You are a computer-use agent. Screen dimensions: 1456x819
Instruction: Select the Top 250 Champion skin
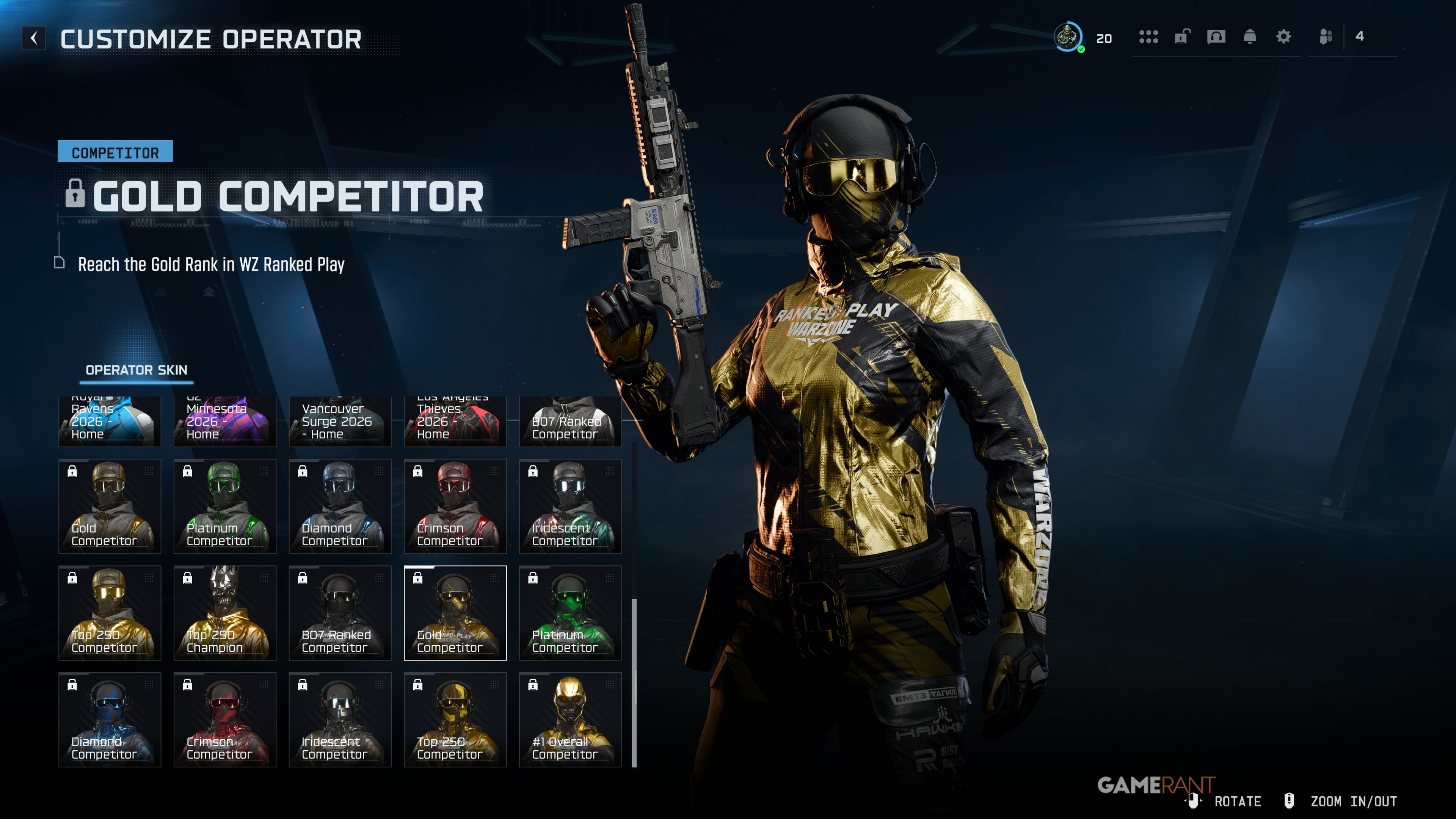[224, 613]
